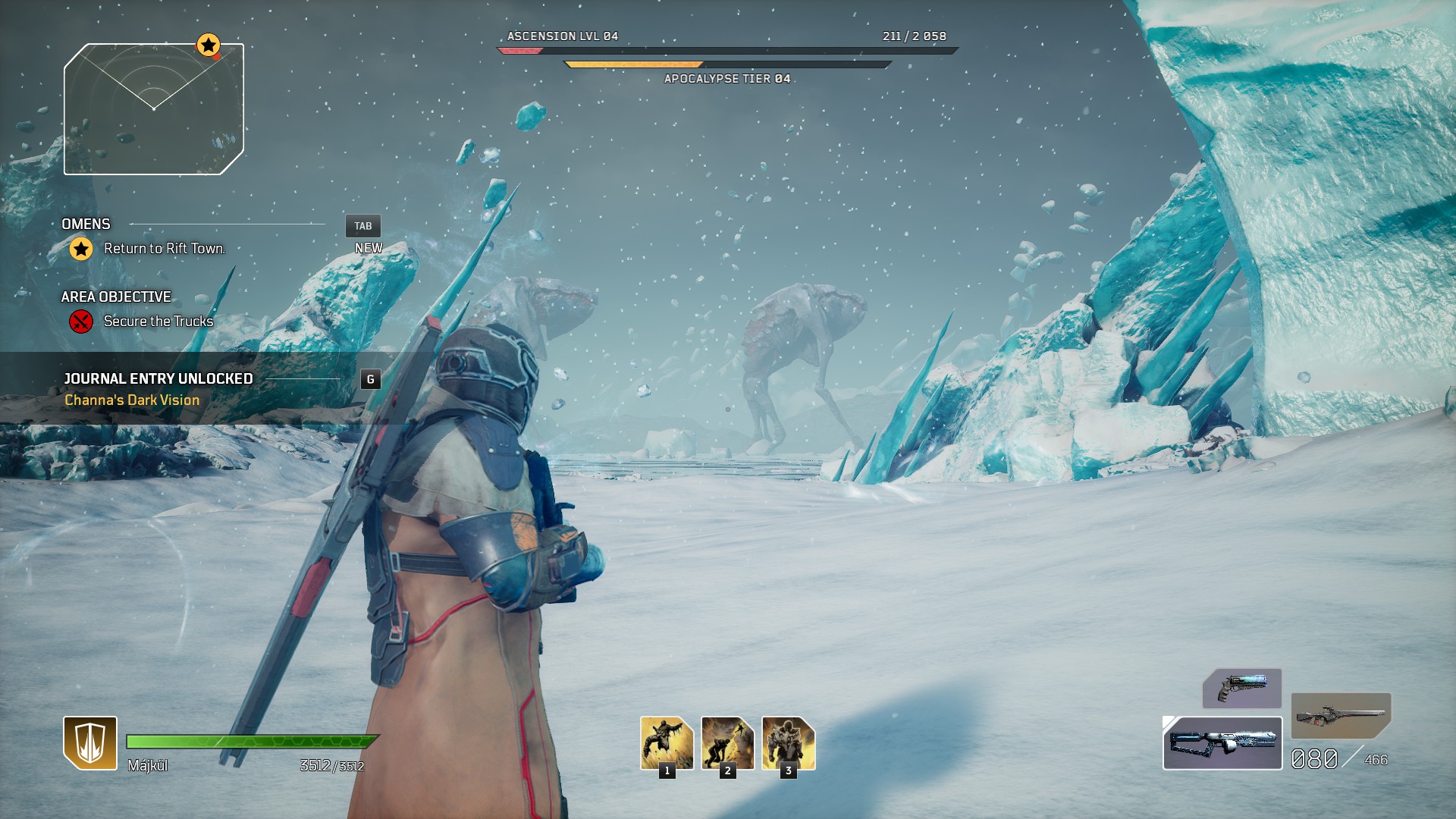Open the Channa's Dark Vision journal entry
The image size is (1456, 819).
[132, 400]
